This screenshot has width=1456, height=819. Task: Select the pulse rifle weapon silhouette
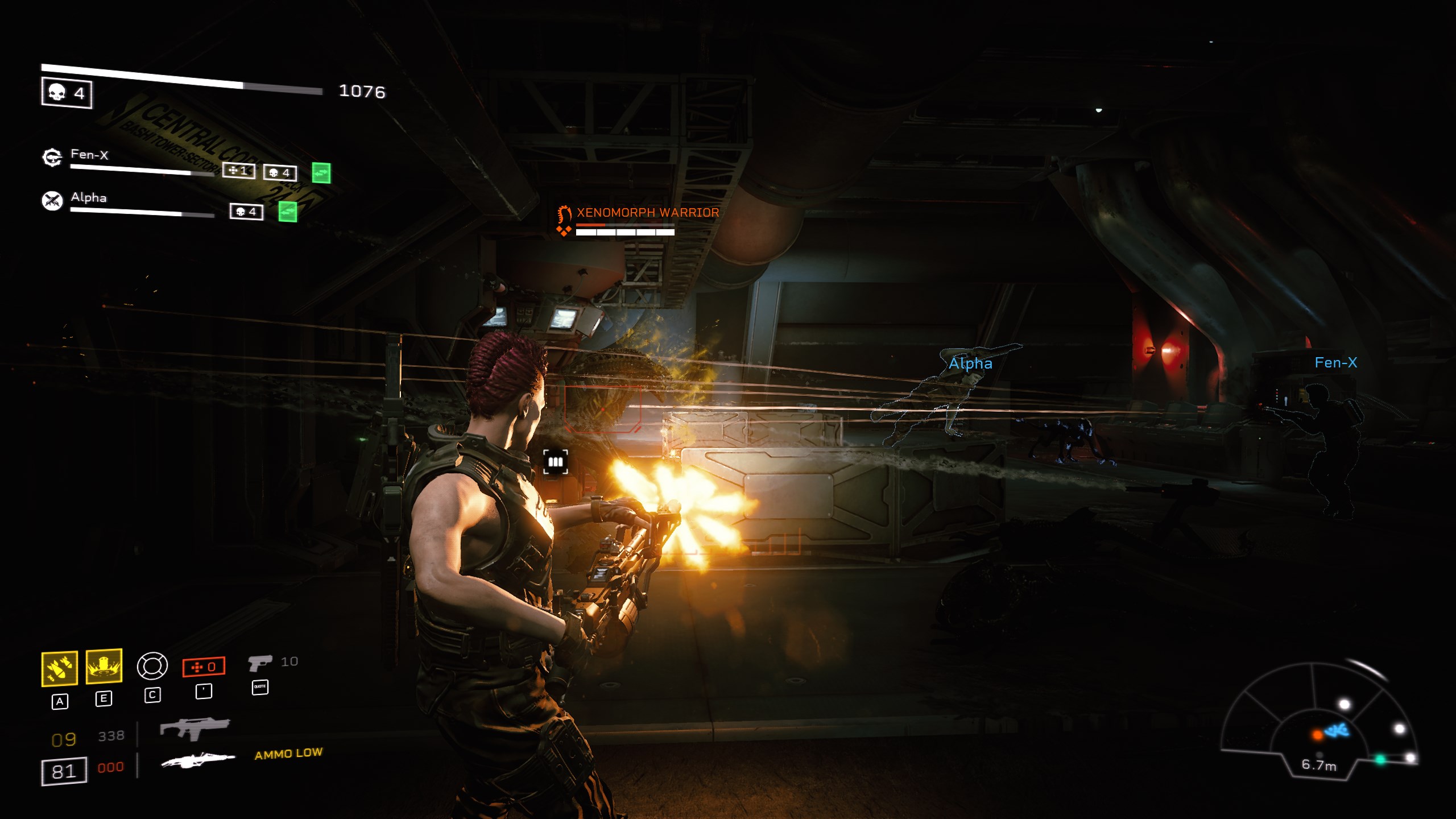pos(195,728)
